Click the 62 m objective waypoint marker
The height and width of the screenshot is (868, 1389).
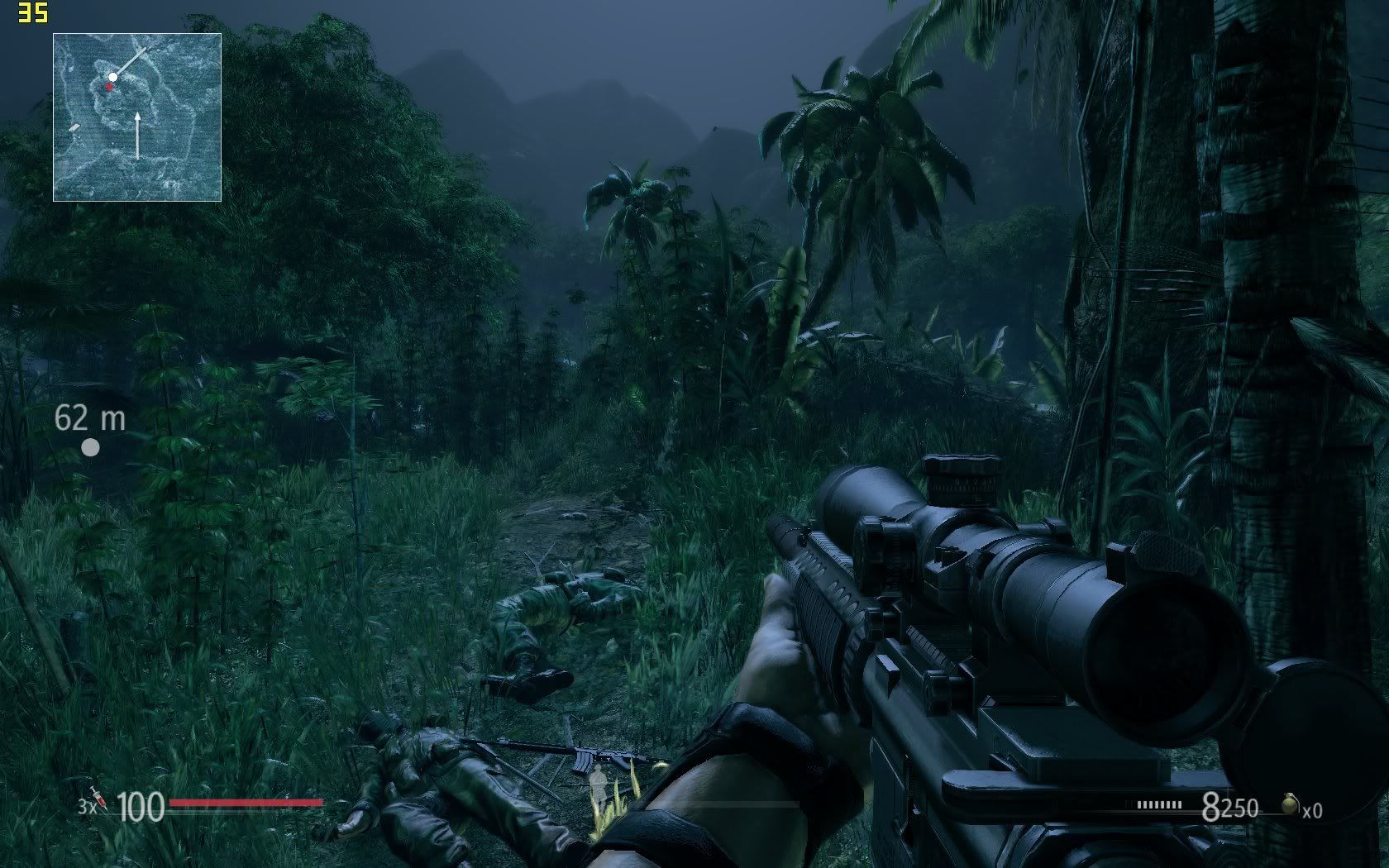[90, 447]
